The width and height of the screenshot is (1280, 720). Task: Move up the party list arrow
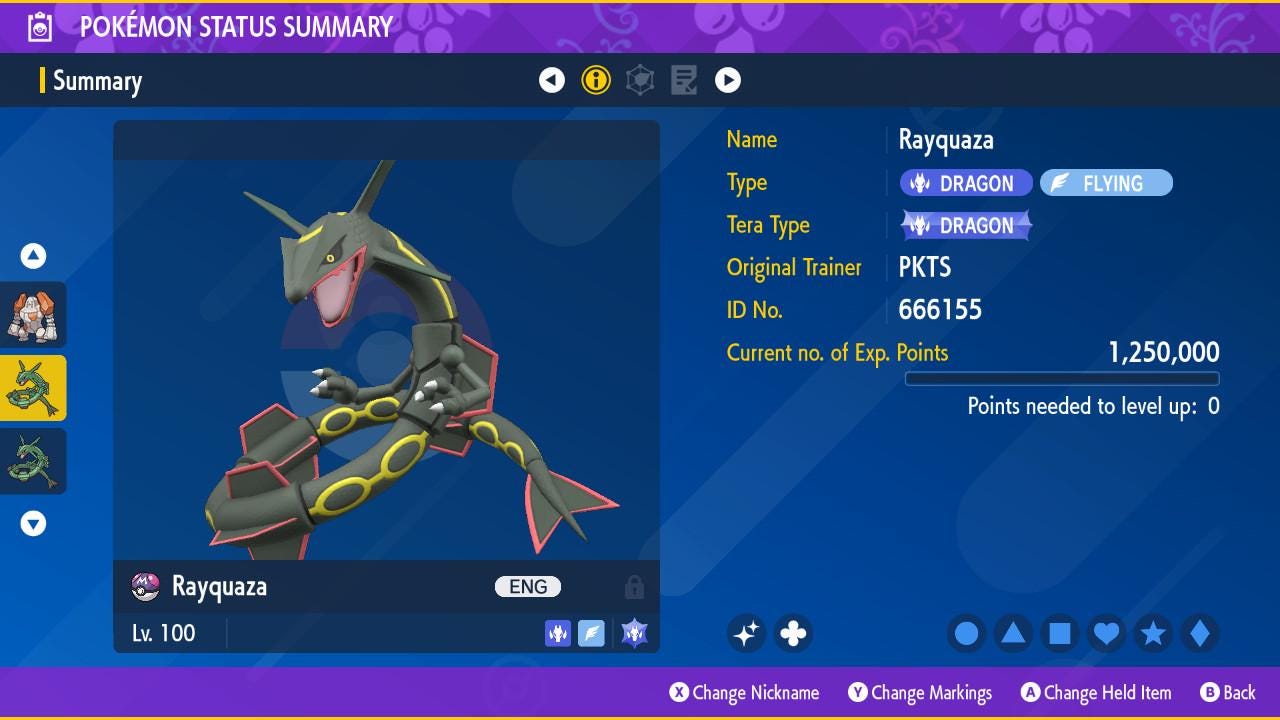click(x=33, y=257)
